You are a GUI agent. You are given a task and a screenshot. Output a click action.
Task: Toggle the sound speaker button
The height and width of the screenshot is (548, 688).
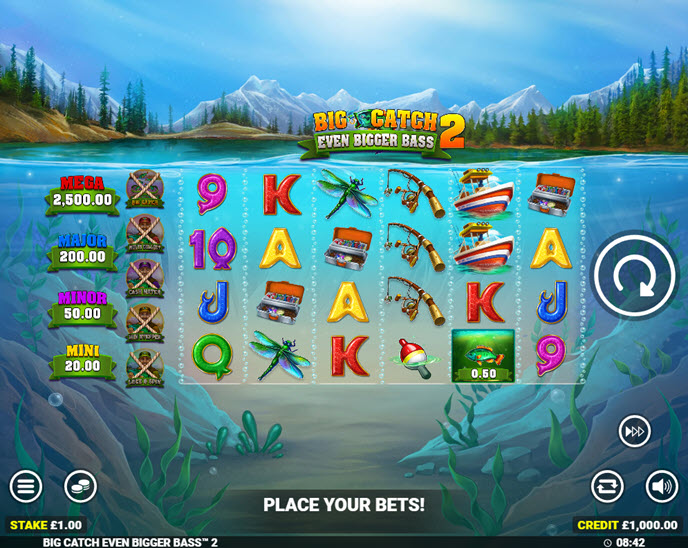[661, 487]
